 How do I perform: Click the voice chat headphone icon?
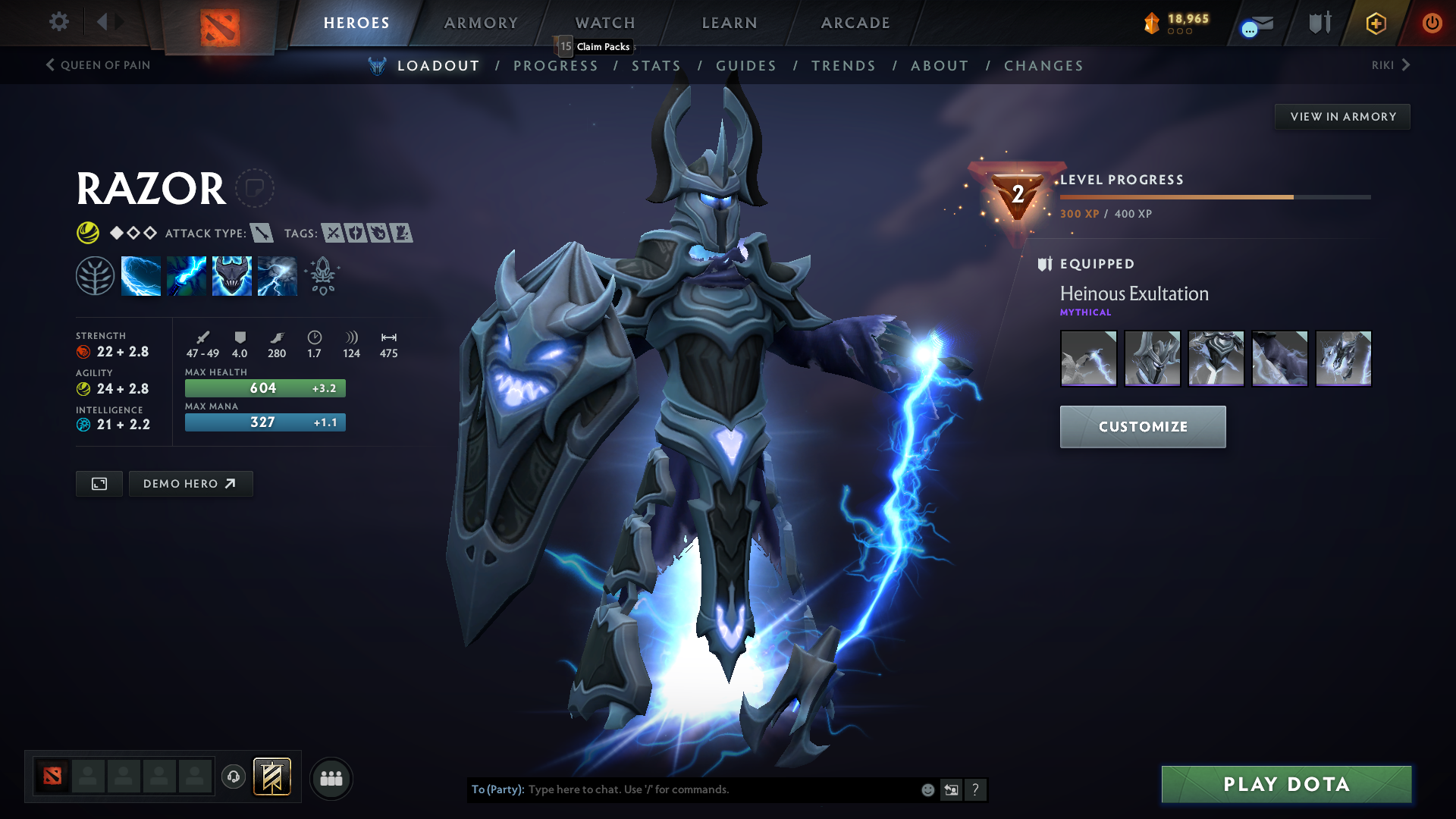[233, 777]
